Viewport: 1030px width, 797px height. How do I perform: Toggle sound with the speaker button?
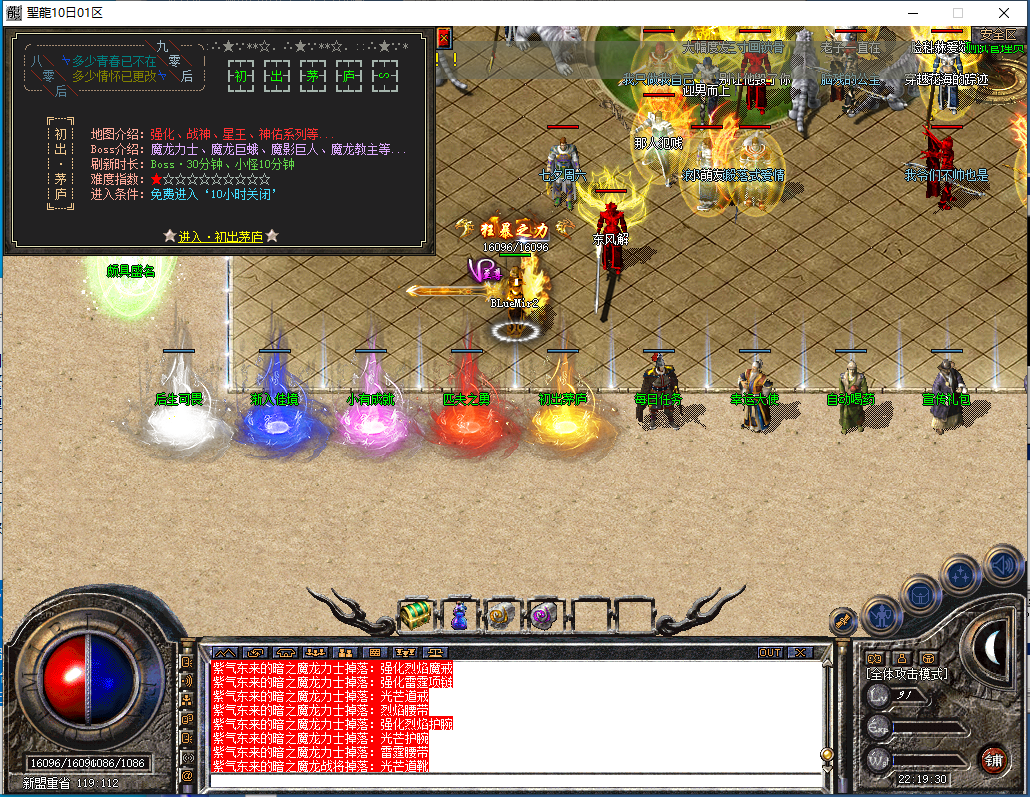click(1002, 565)
